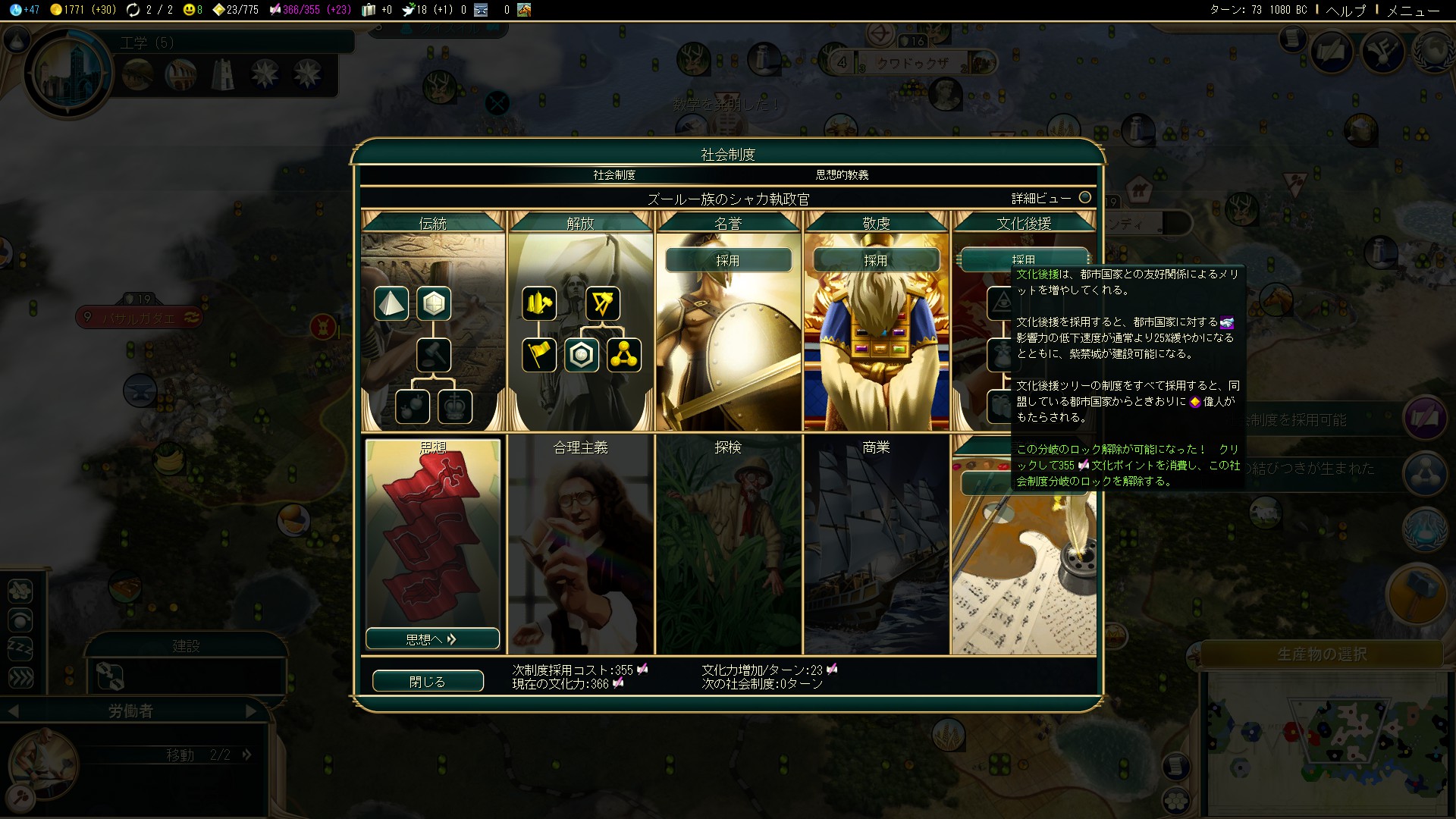This screenshot has width=1456, height=819.
Task: Select the three-node molecule policy in Liberty
Action: [624, 355]
